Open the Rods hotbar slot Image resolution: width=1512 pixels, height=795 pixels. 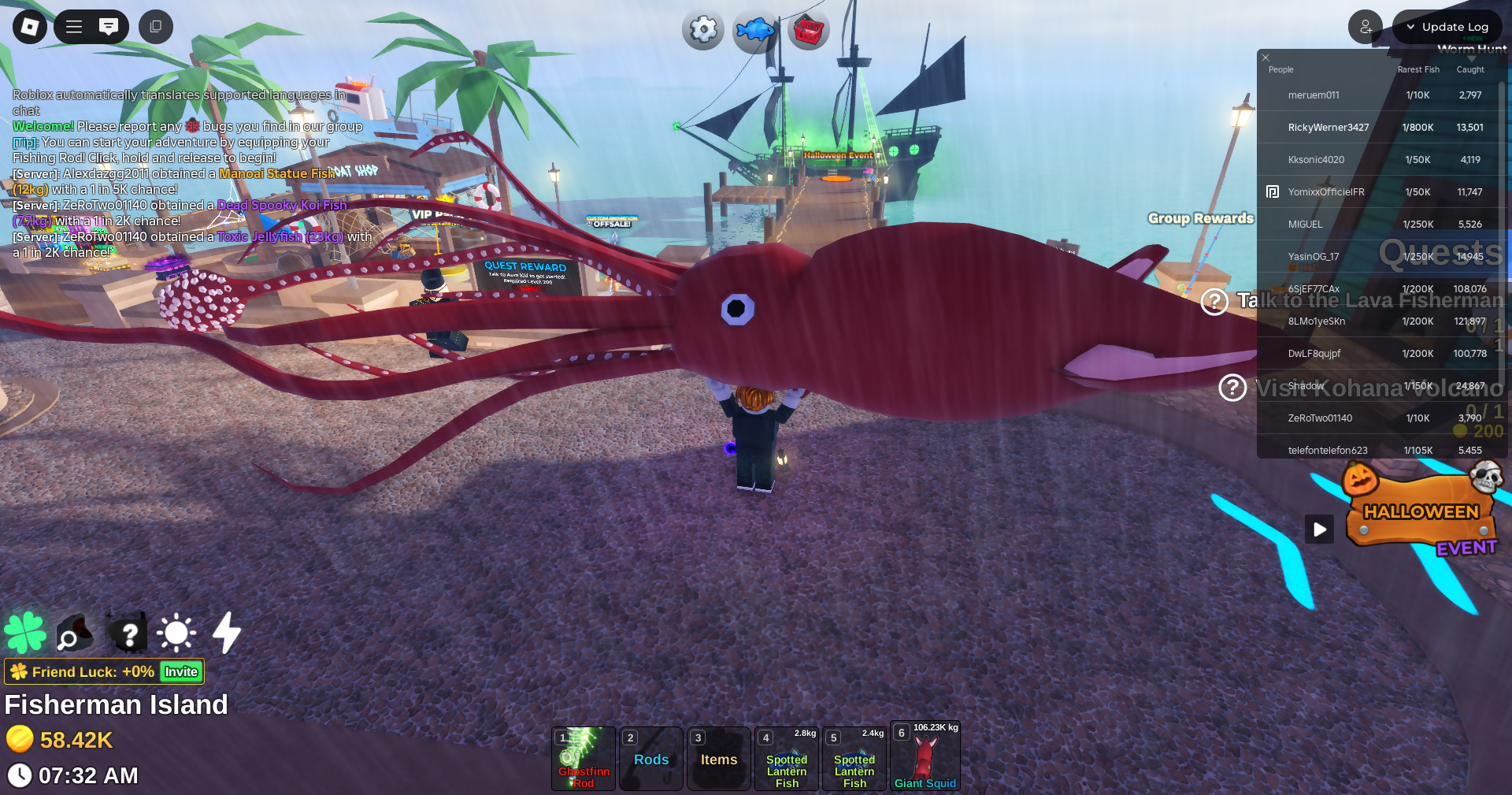(651, 759)
